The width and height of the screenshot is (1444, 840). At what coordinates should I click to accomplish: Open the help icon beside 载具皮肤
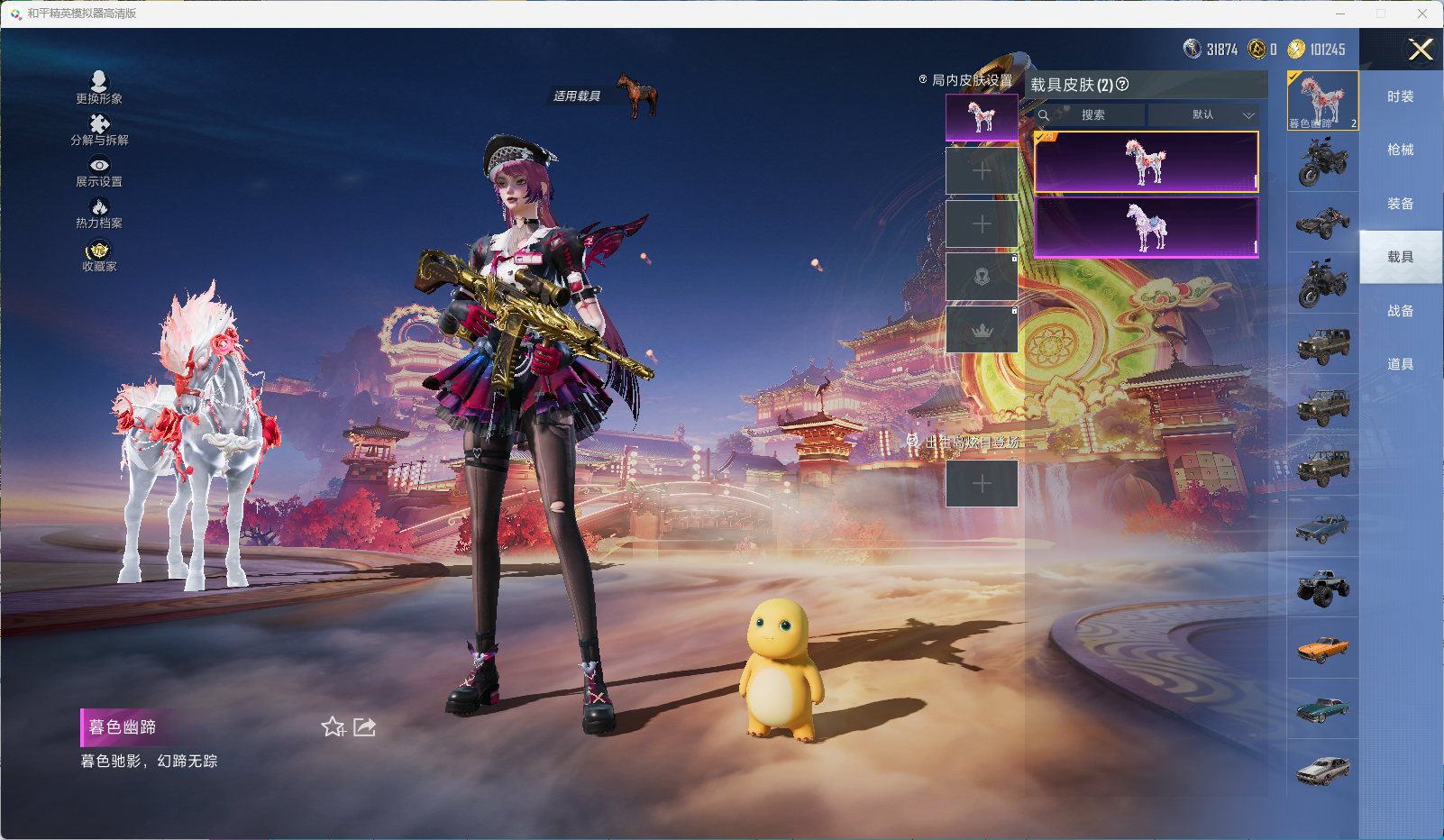pyautogui.click(x=1122, y=85)
